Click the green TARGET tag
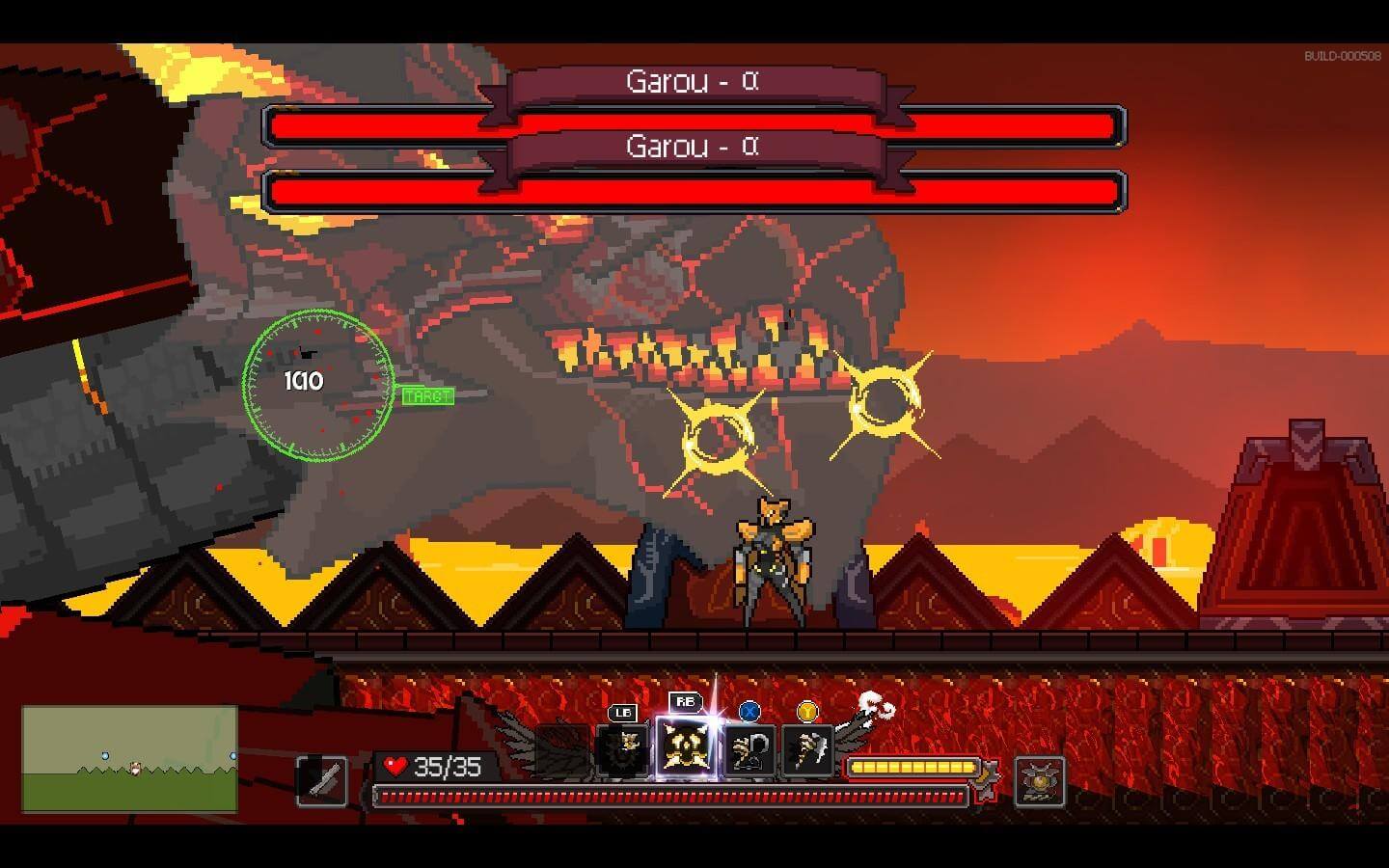Viewport: 1389px width, 868px height. 427,396
